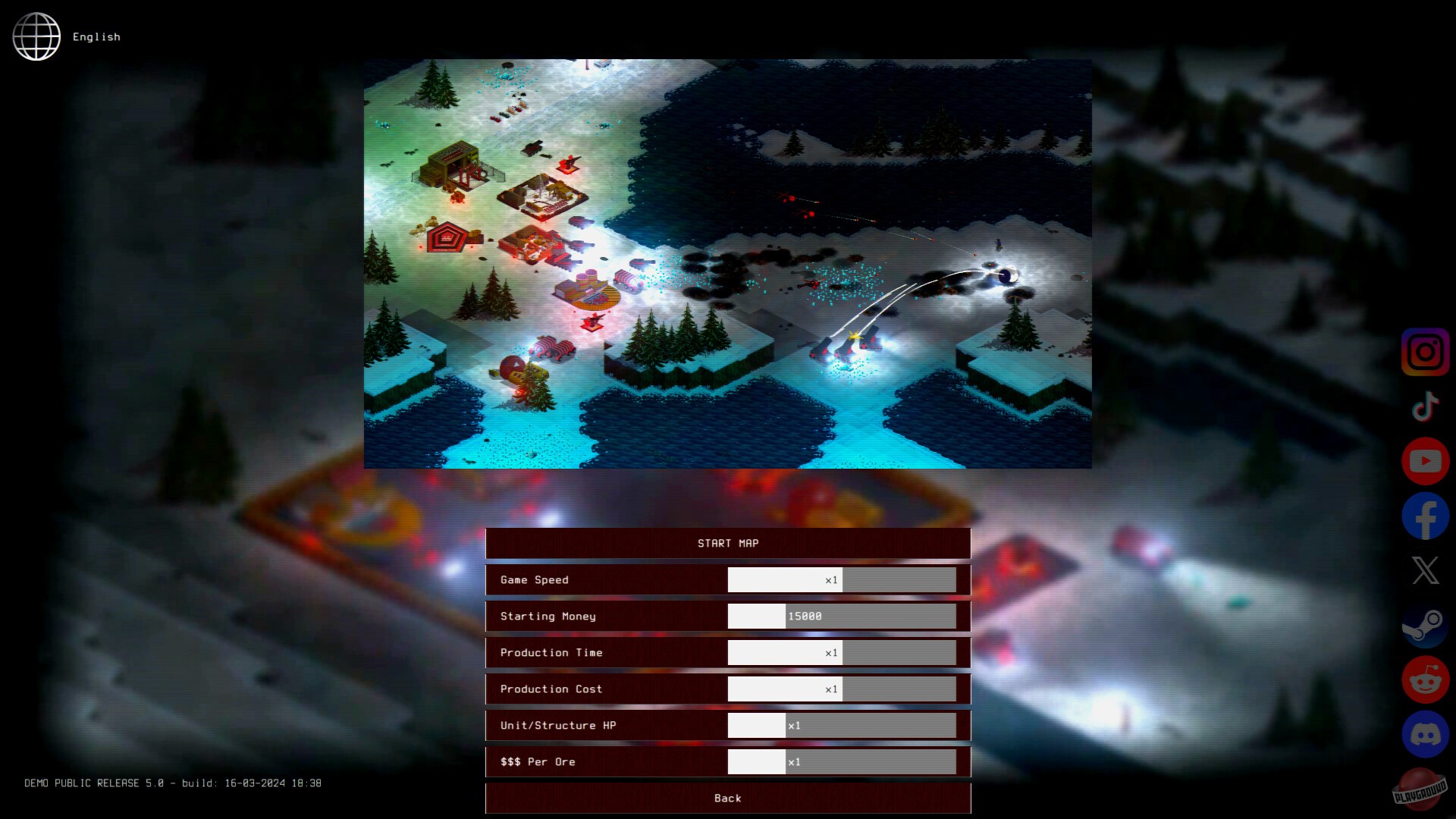This screenshot has width=1456, height=819.
Task: Open the YouTube channel icon
Action: [1424, 460]
